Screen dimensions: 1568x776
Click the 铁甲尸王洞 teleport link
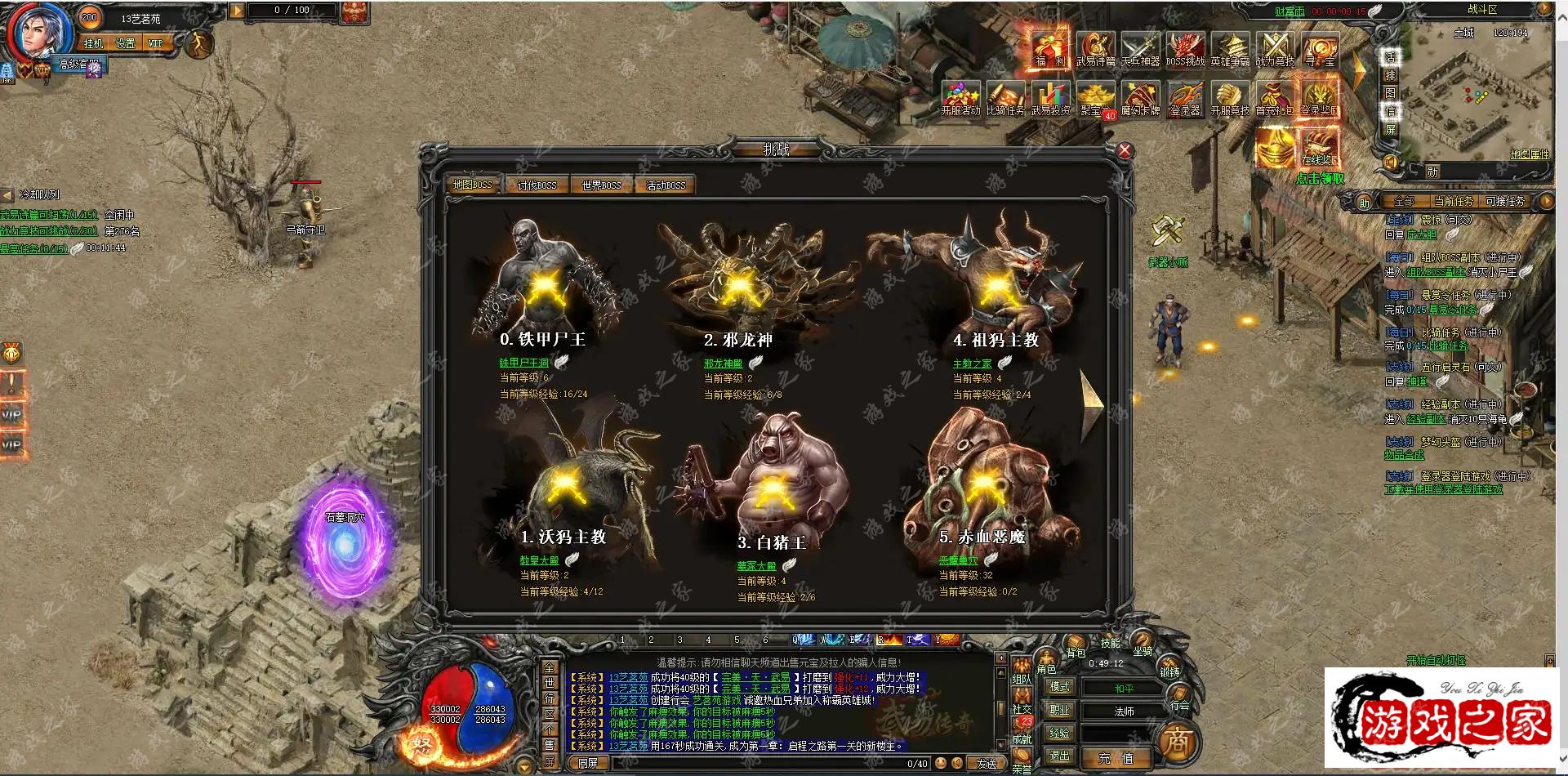tap(523, 363)
